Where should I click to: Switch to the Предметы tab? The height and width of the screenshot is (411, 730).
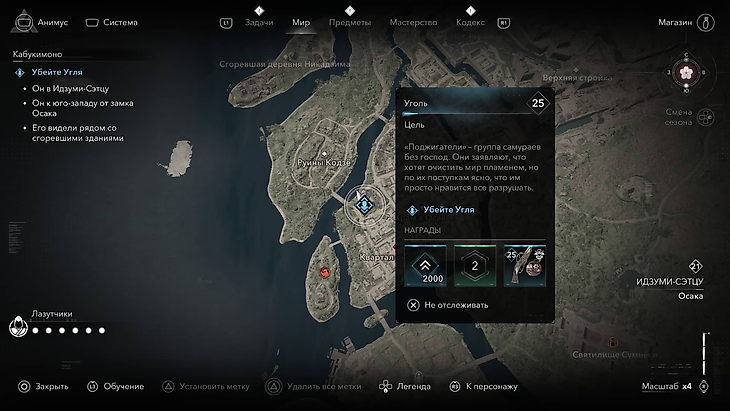tap(349, 22)
